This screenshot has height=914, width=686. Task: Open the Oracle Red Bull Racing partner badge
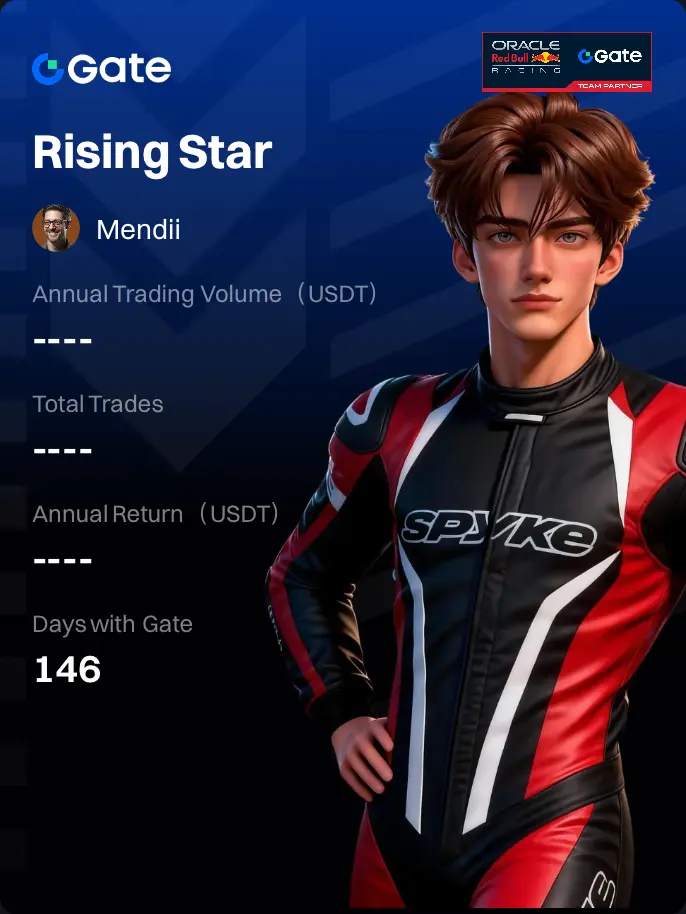point(566,62)
